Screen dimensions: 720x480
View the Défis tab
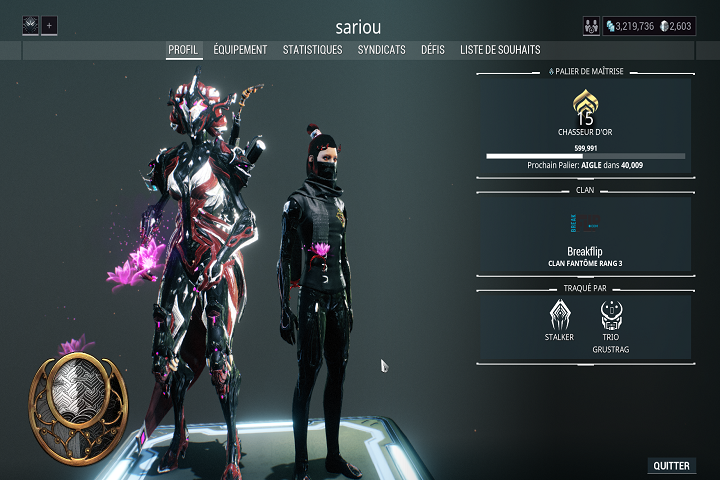point(433,49)
